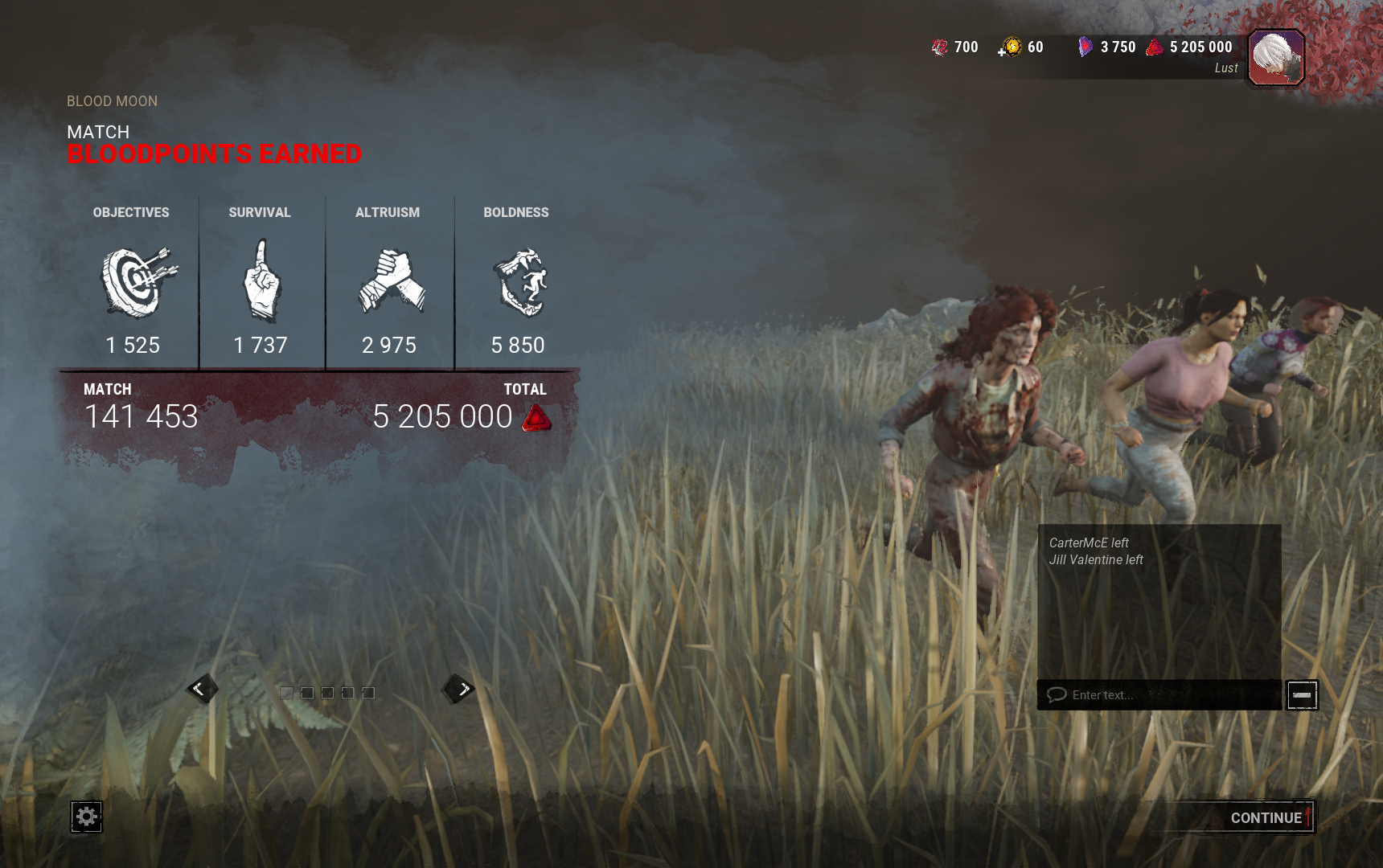Click the CONTINUE button
The image size is (1383, 868).
point(1266,817)
